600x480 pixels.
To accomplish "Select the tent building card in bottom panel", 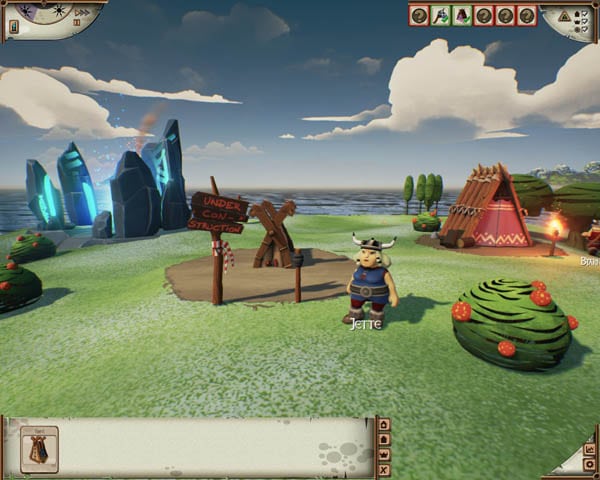I will coord(39,450).
